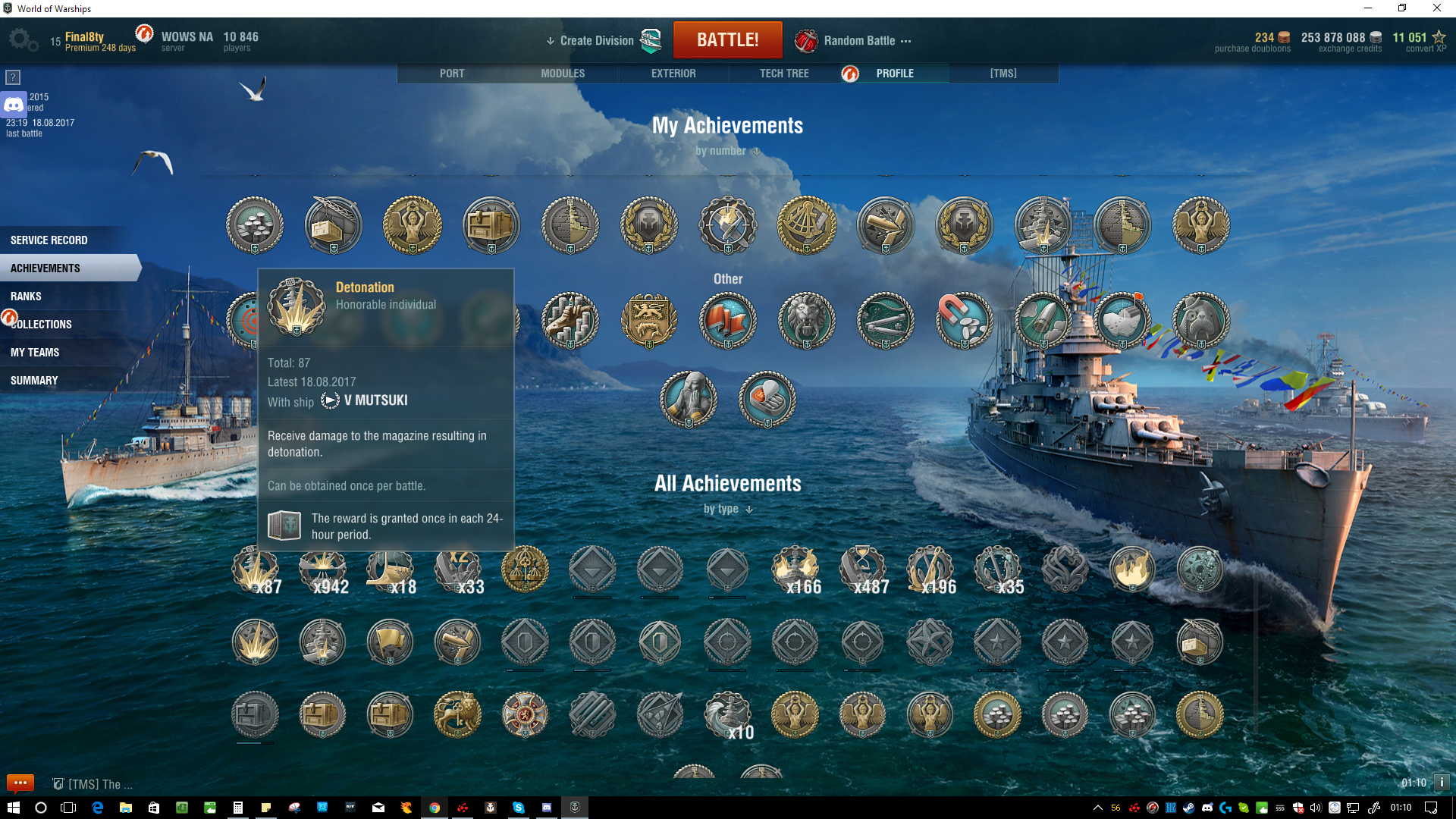Open the MODULES tab

(x=563, y=74)
